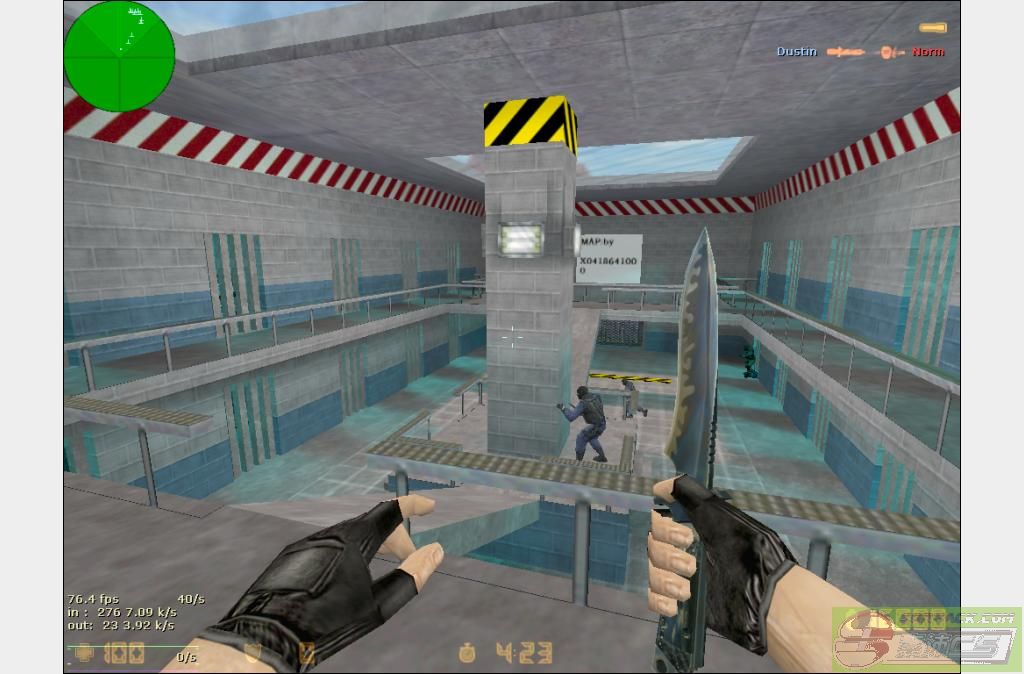Click the green circular radar
Screen dimensions: 1024x674
click(119, 55)
